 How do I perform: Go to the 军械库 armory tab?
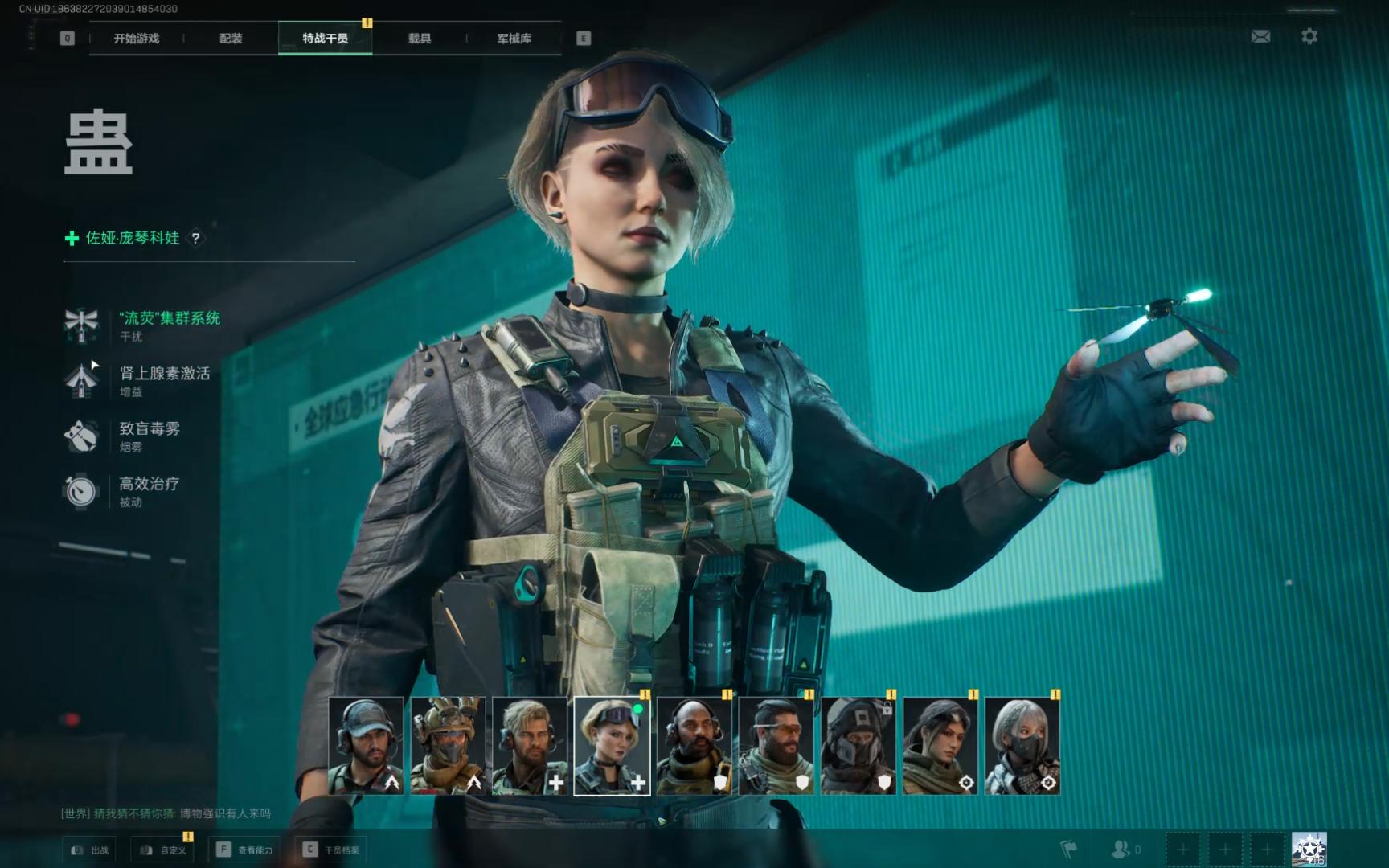(514, 39)
